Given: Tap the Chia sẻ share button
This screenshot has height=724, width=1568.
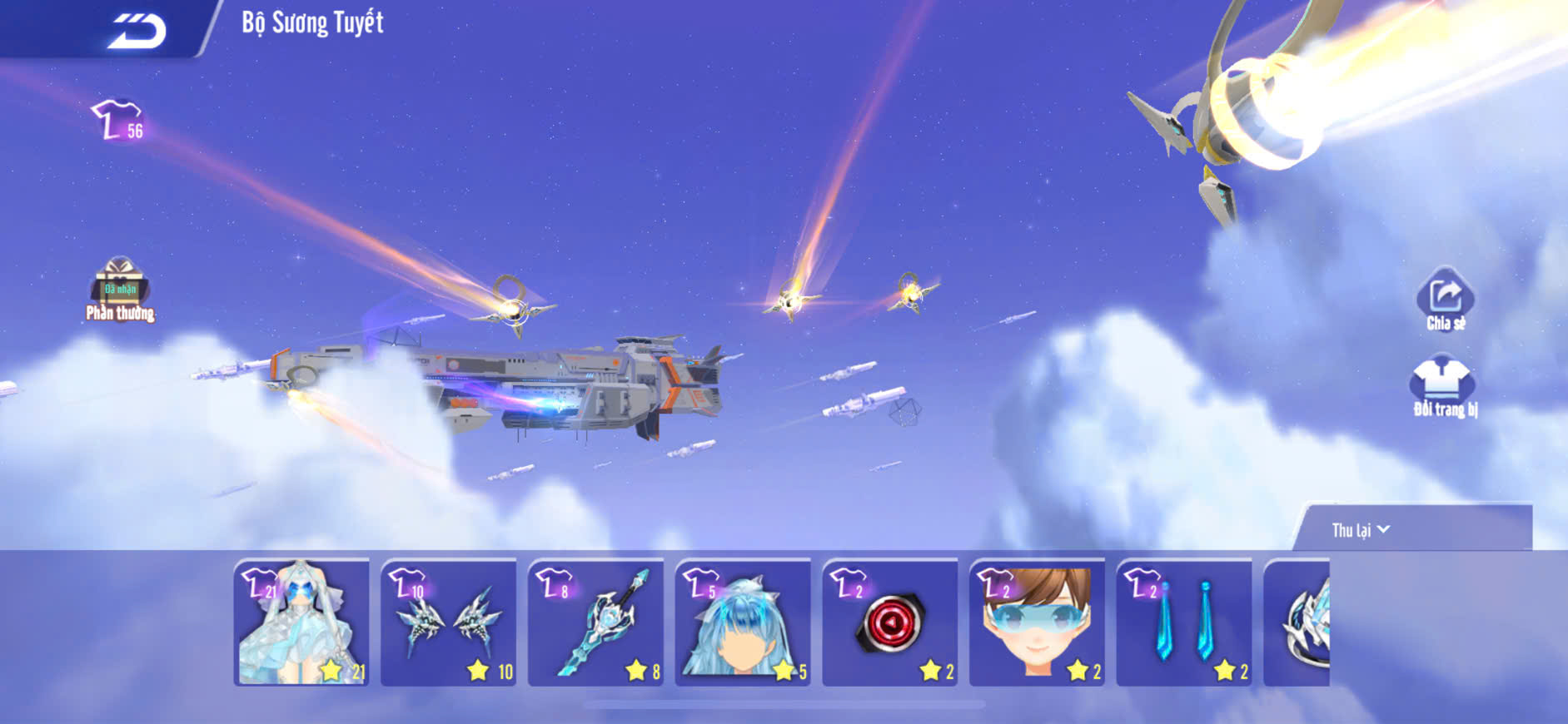Looking at the screenshot, I should click(x=1445, y=301).
